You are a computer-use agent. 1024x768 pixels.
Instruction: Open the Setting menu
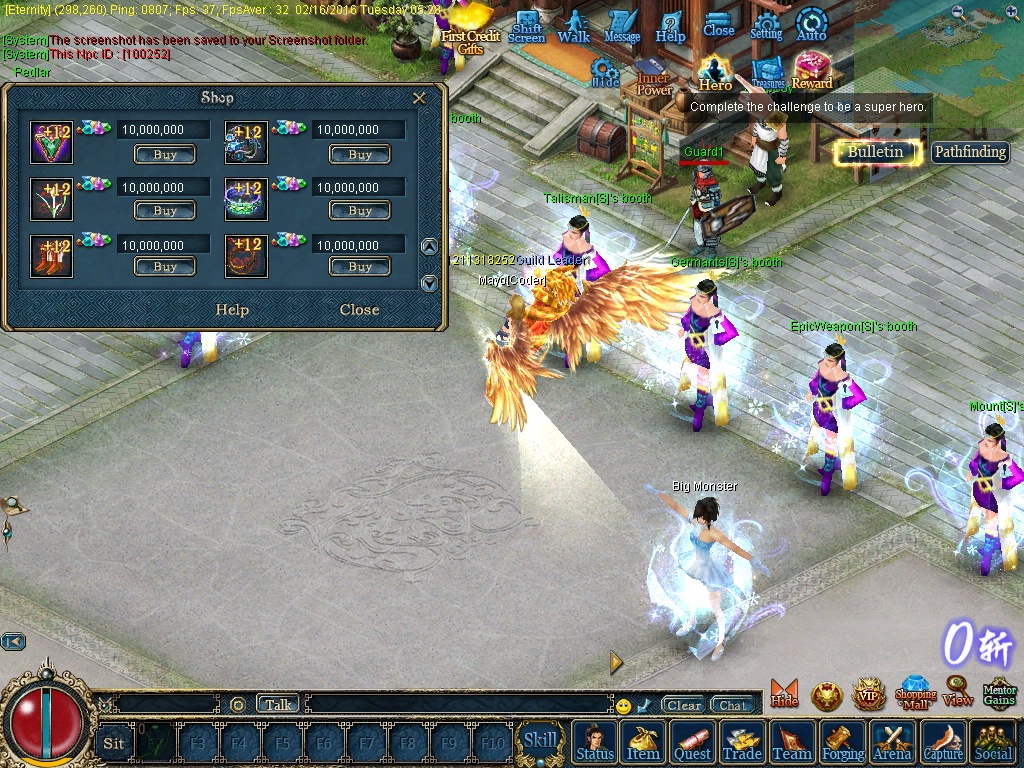(766, 28)
